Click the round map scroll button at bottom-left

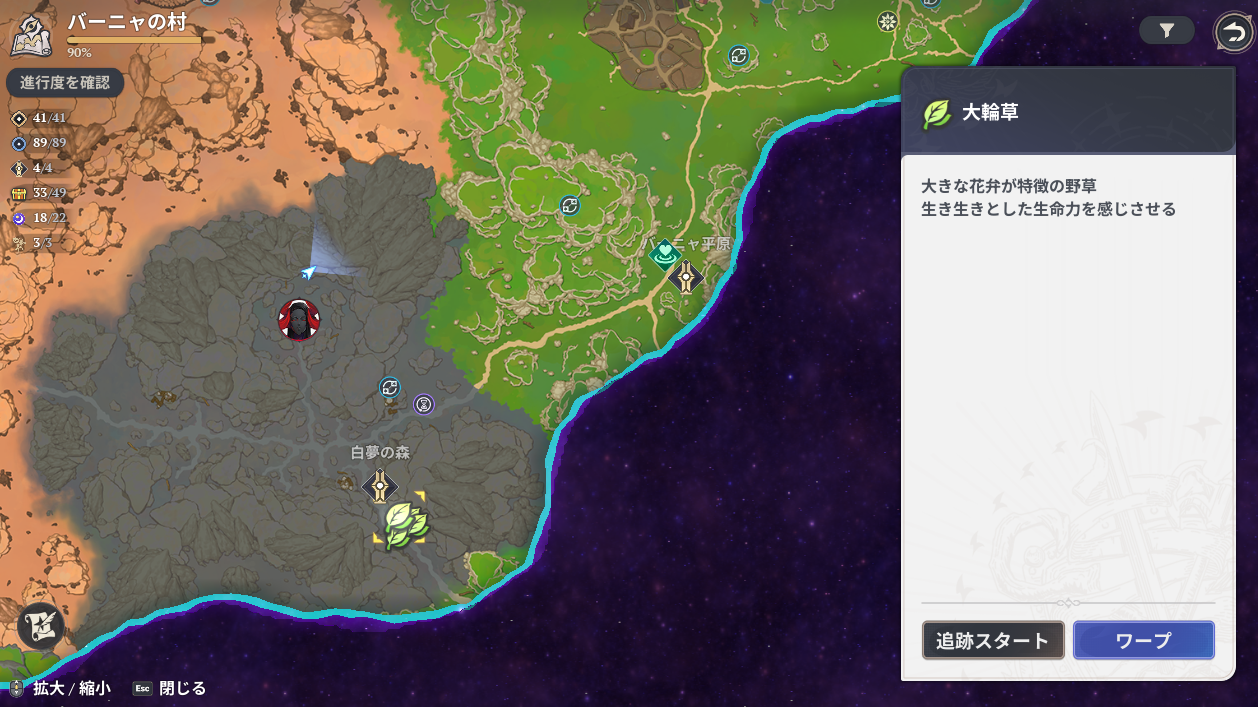point(41,626)
